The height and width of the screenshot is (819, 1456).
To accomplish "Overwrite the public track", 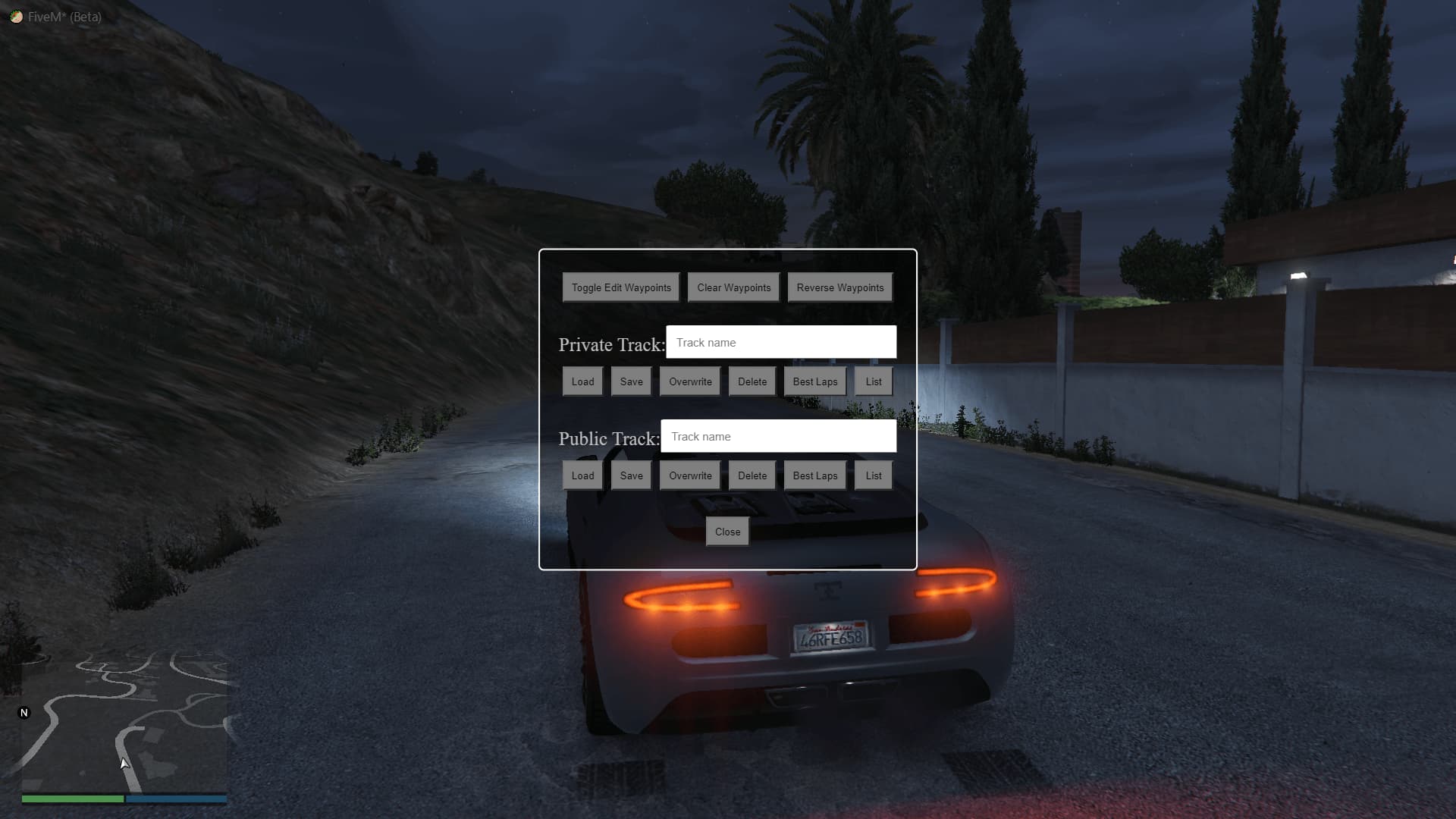I will tap(689, 475).
